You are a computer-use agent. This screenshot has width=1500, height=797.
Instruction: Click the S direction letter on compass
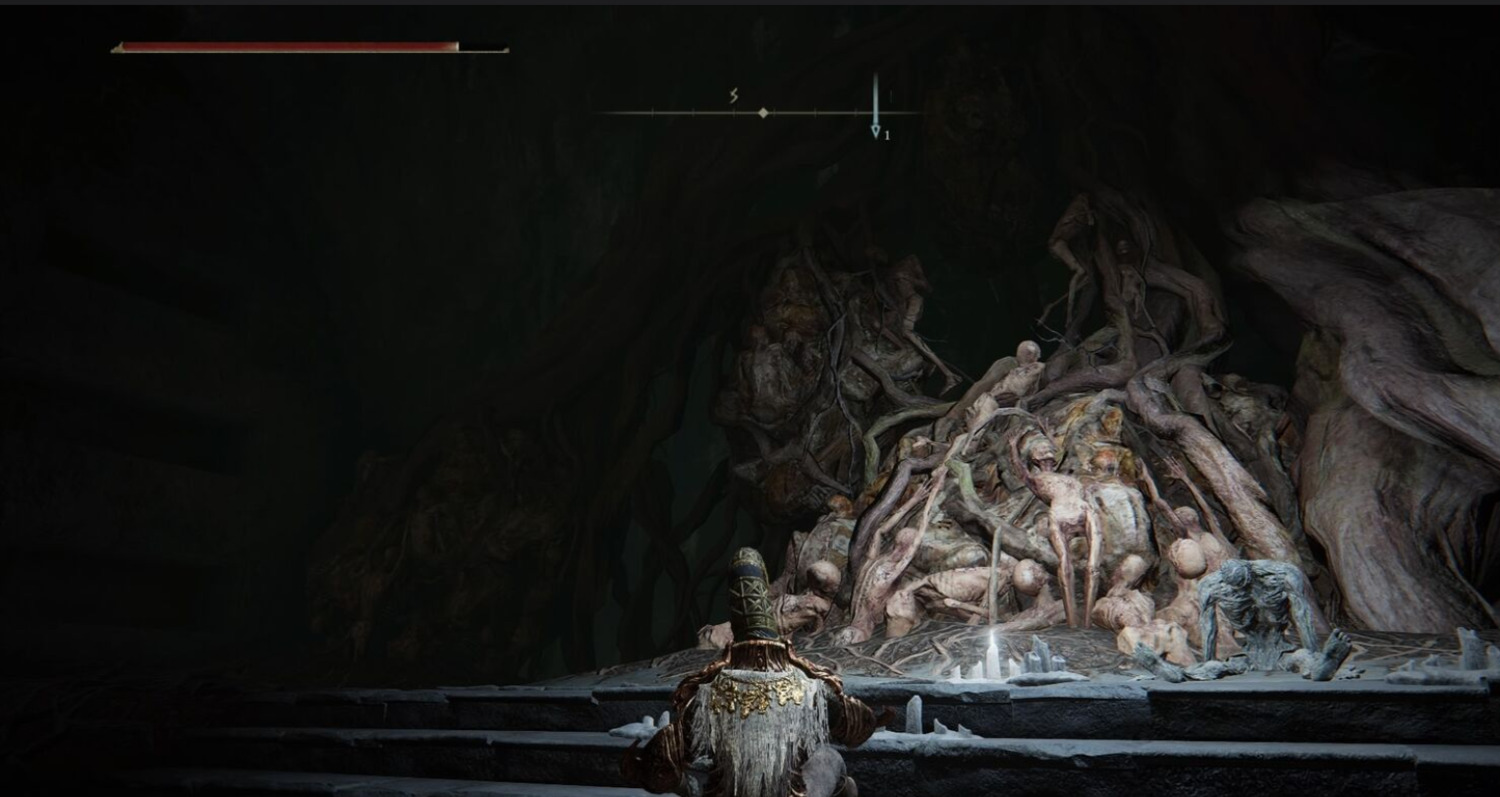tap(733, 96)
